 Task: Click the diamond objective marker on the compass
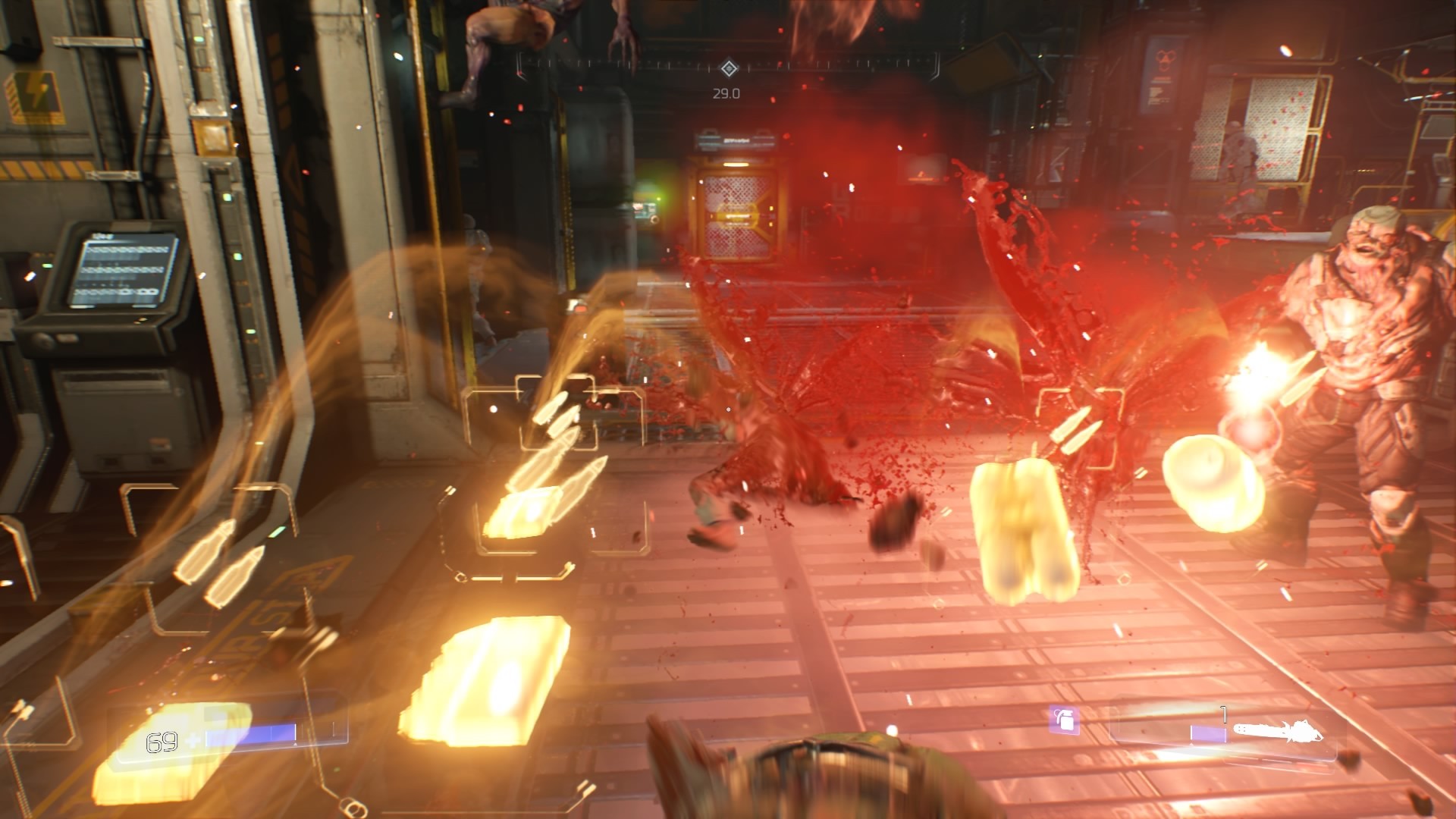(x=729, y=69)
